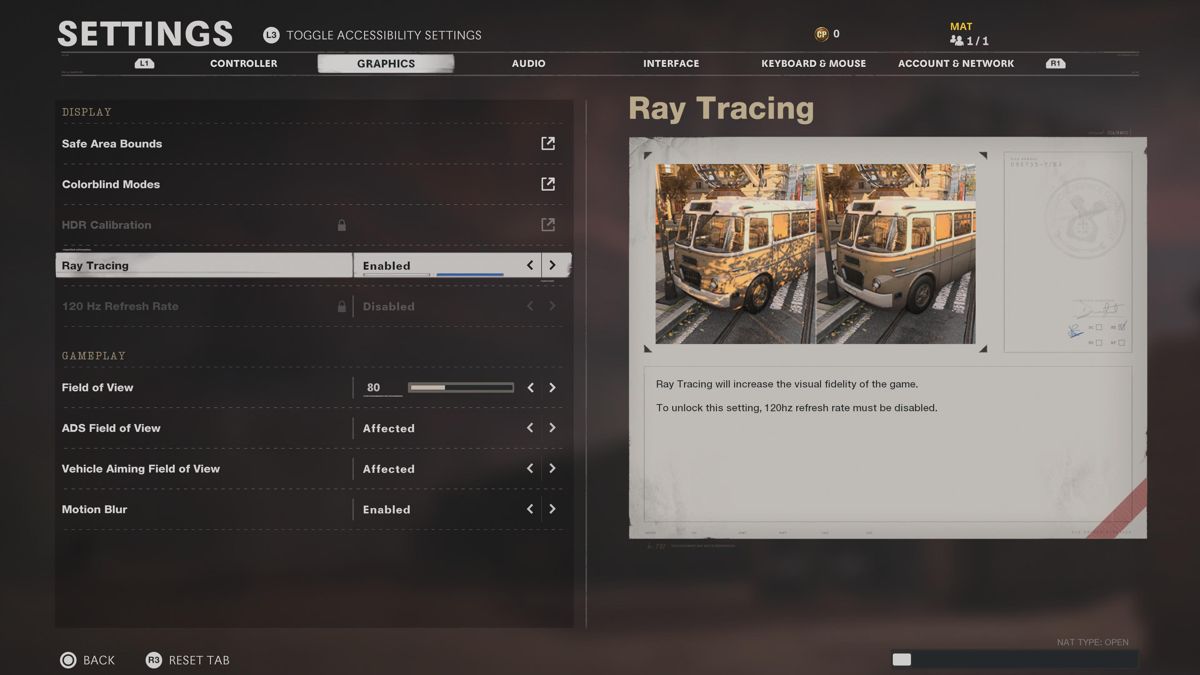
Task: Click the Field of View slider bar
Action: [460, 388]
